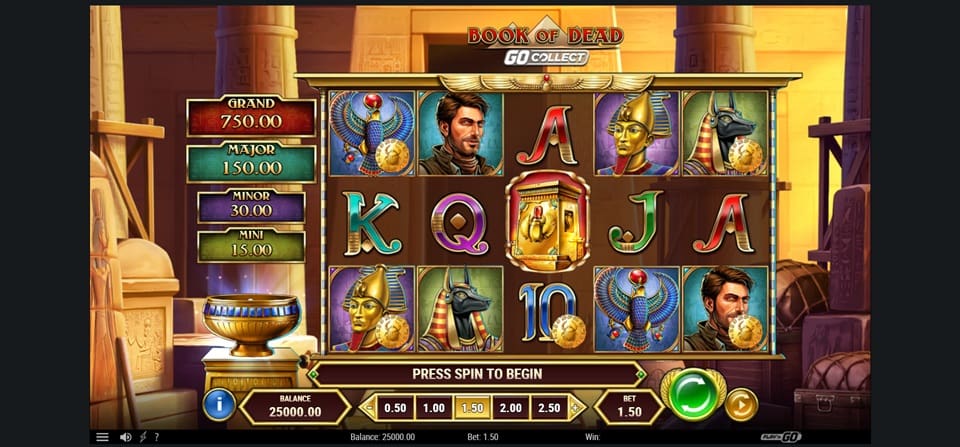Screen dimensions: 960x447
Task: Toggle the lightning bolt fast play
Action: (x=143, y=437)
